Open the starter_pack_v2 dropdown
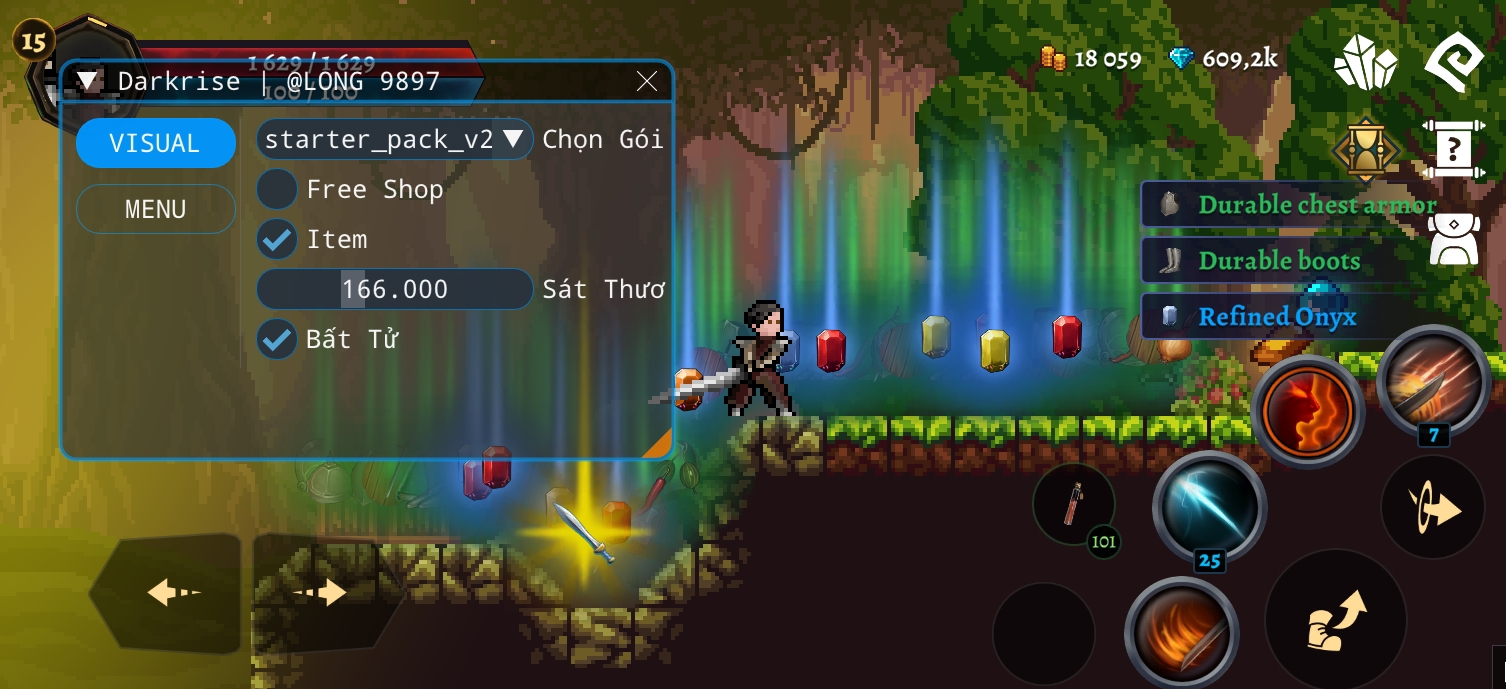Viewport: 1506px width, 689px height. point(394,139)
